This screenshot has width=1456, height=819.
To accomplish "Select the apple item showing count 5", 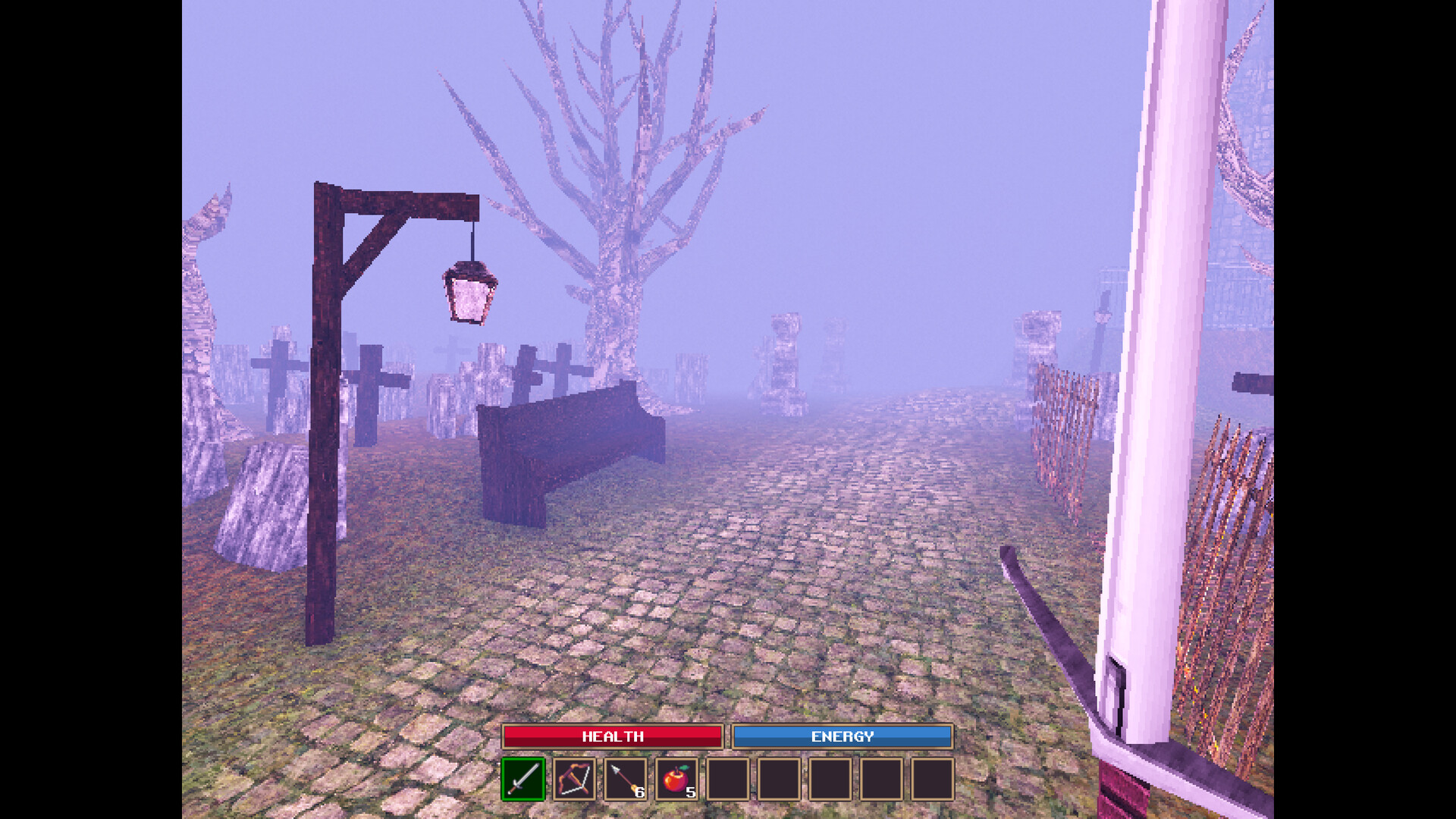I will click(x=675, y=779).
